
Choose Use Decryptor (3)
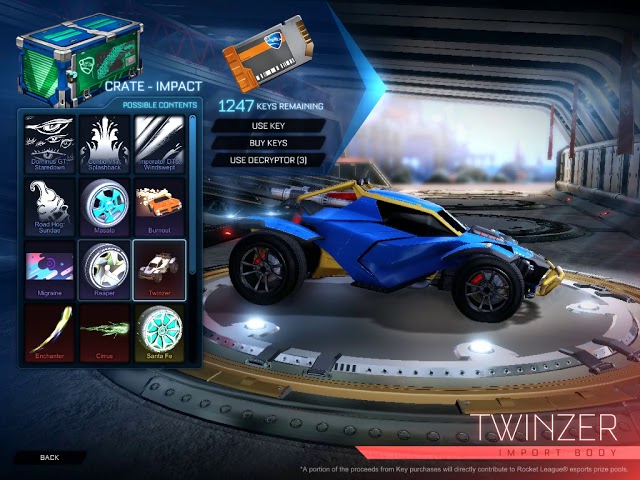click(267, 160)
